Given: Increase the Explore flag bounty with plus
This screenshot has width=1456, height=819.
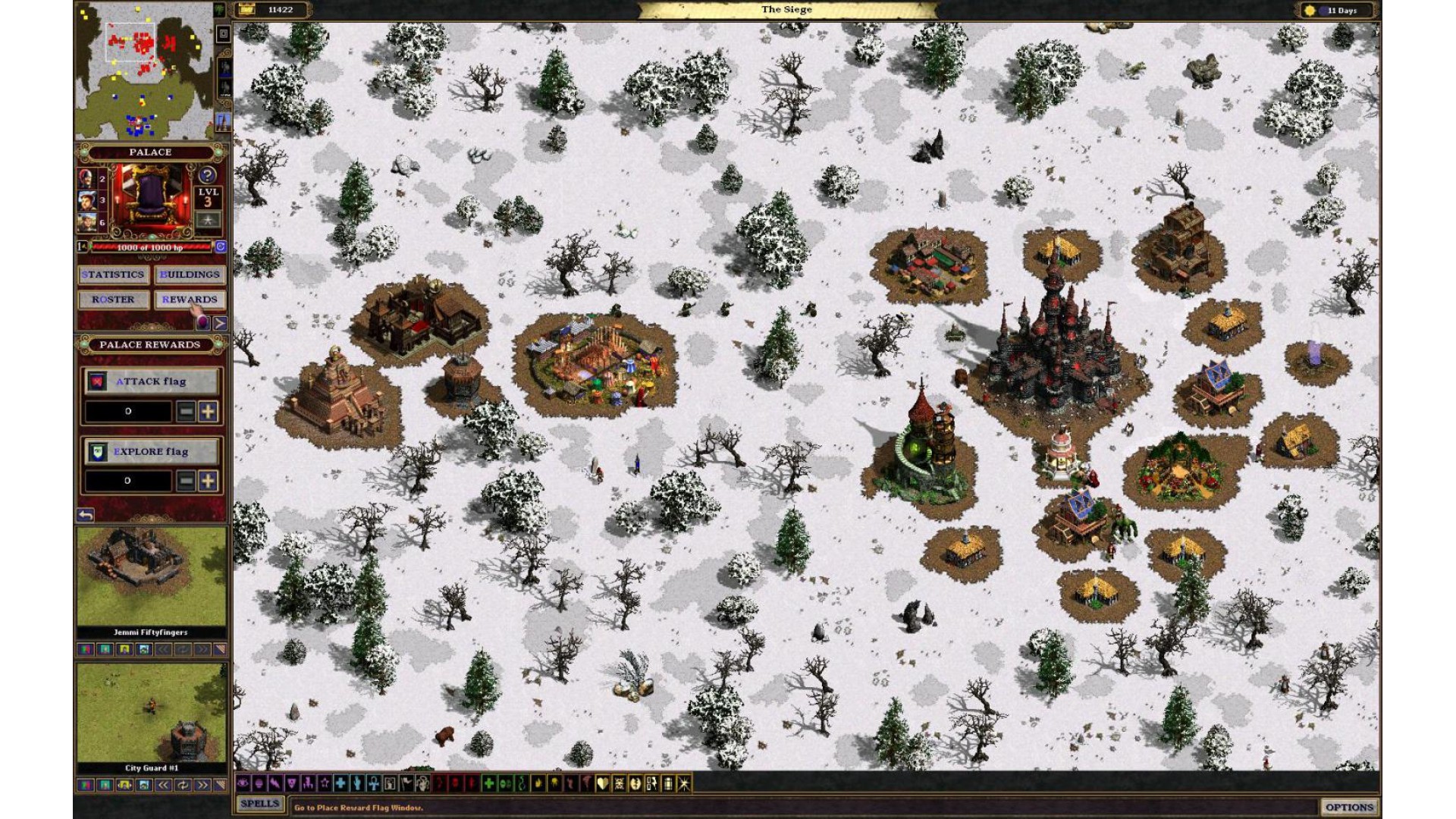Looking at the screenshot, I should point(208,481).
